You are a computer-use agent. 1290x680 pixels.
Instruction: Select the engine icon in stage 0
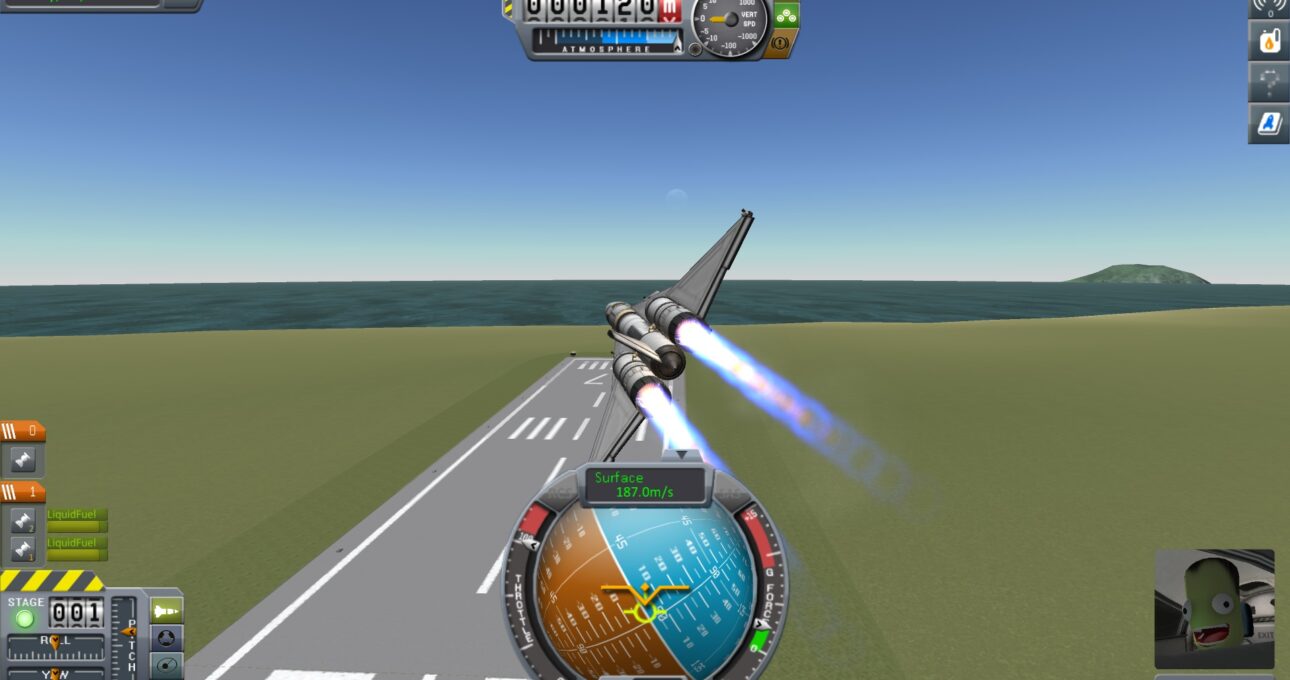point(23,460)
